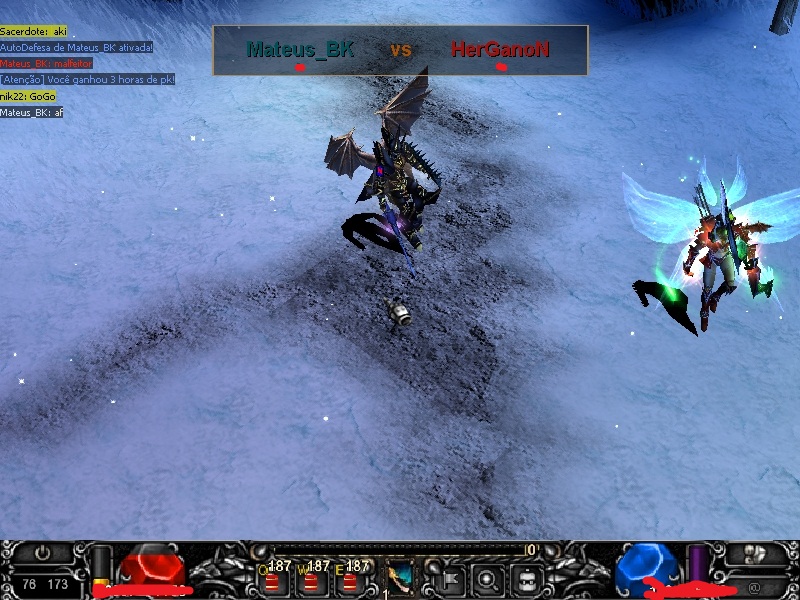Click the backpack icon button

tap(528, 577)
